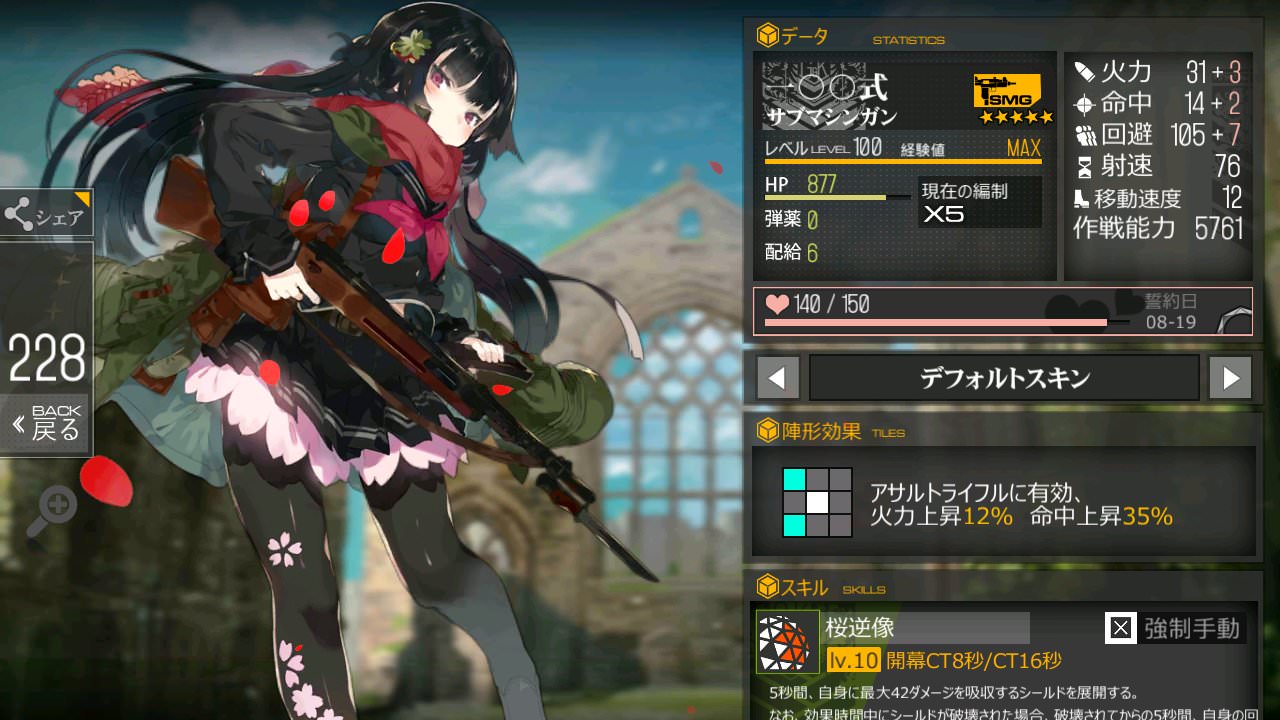Tap the 桜逆像 skill icon
Screen dimensions: 1280x720
click(787, 641)
